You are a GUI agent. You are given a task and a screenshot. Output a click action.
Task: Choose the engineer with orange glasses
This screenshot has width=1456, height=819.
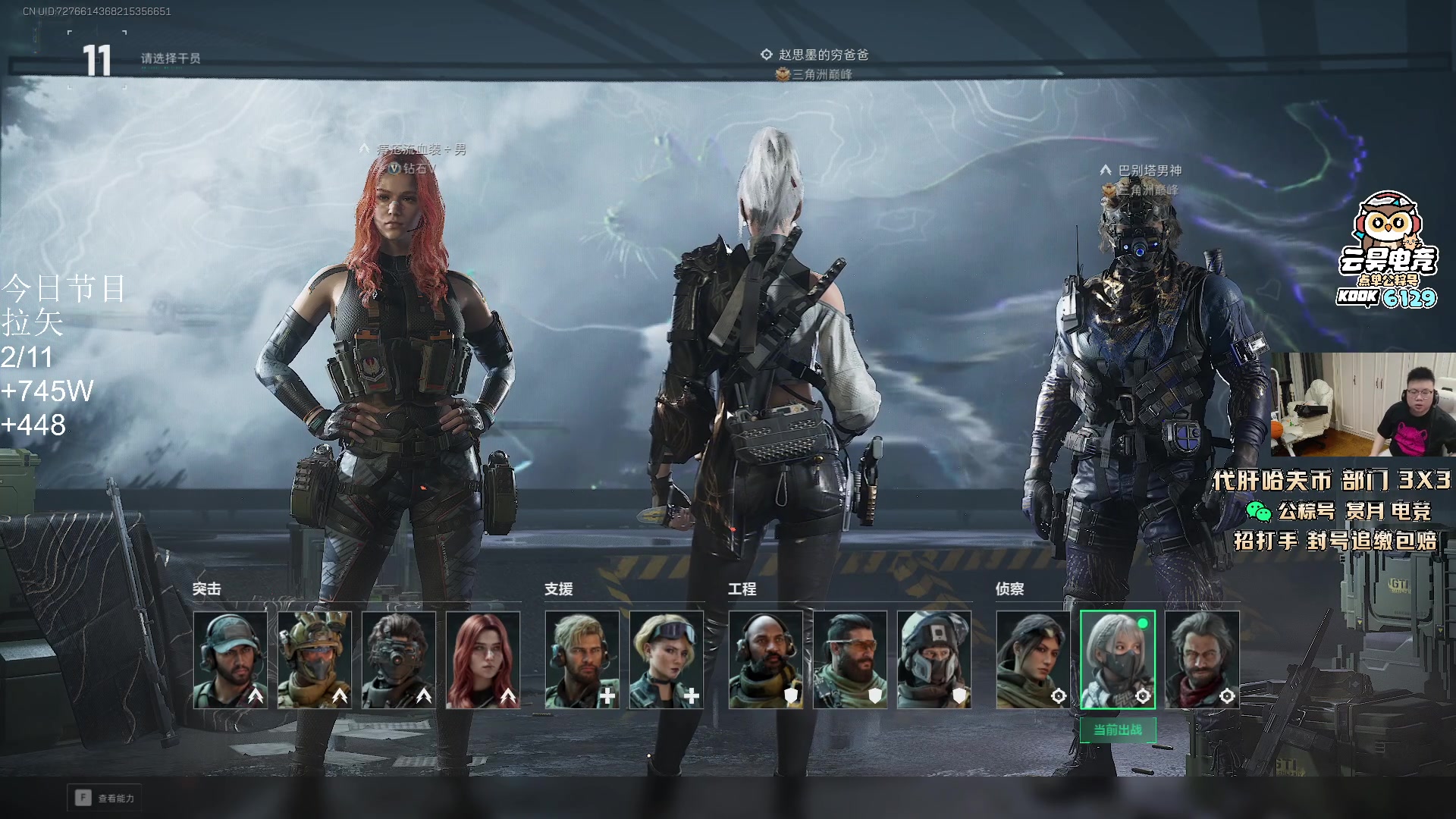[x=850, y=660]
